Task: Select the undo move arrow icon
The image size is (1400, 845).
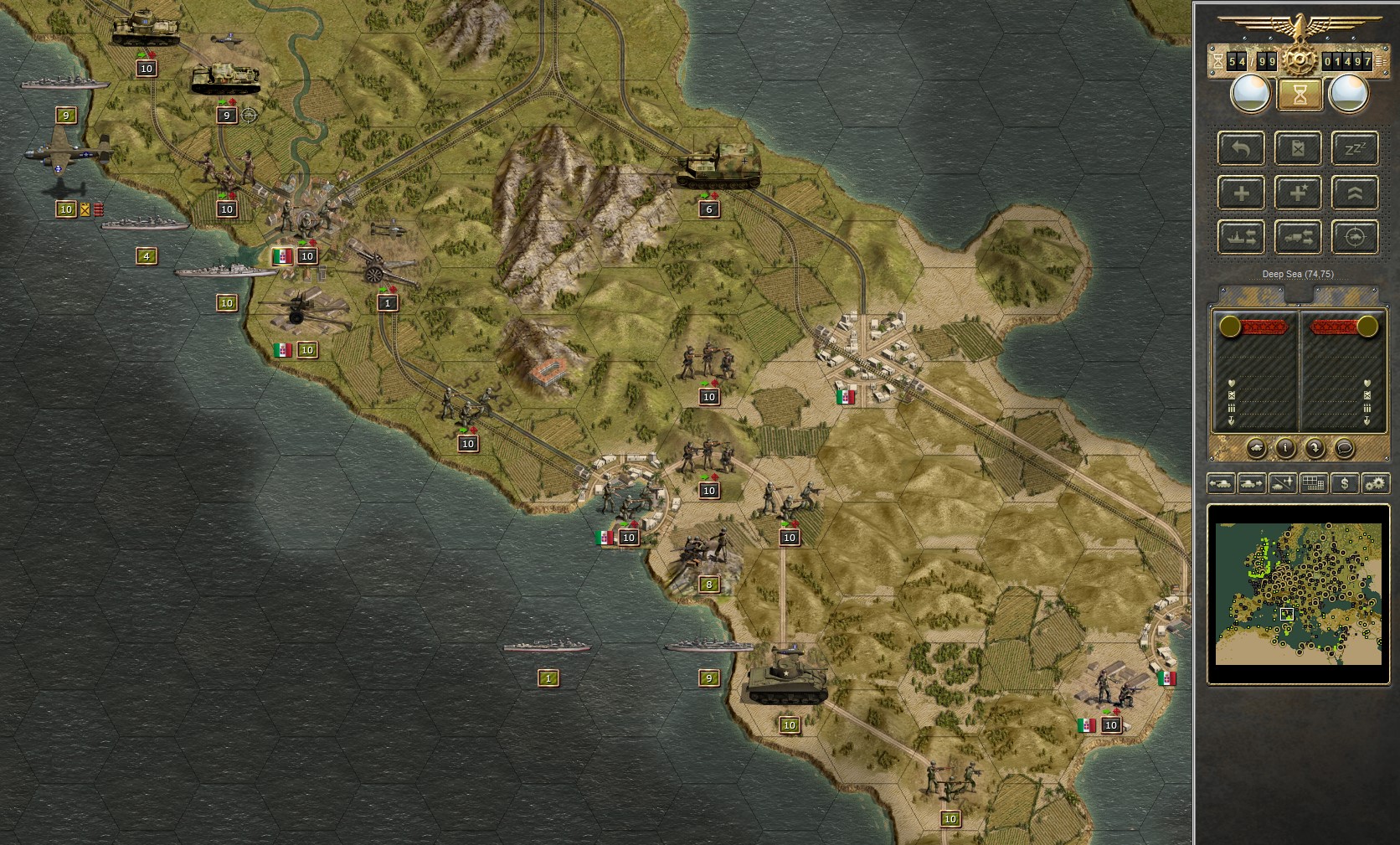Action: [1241, 147]
